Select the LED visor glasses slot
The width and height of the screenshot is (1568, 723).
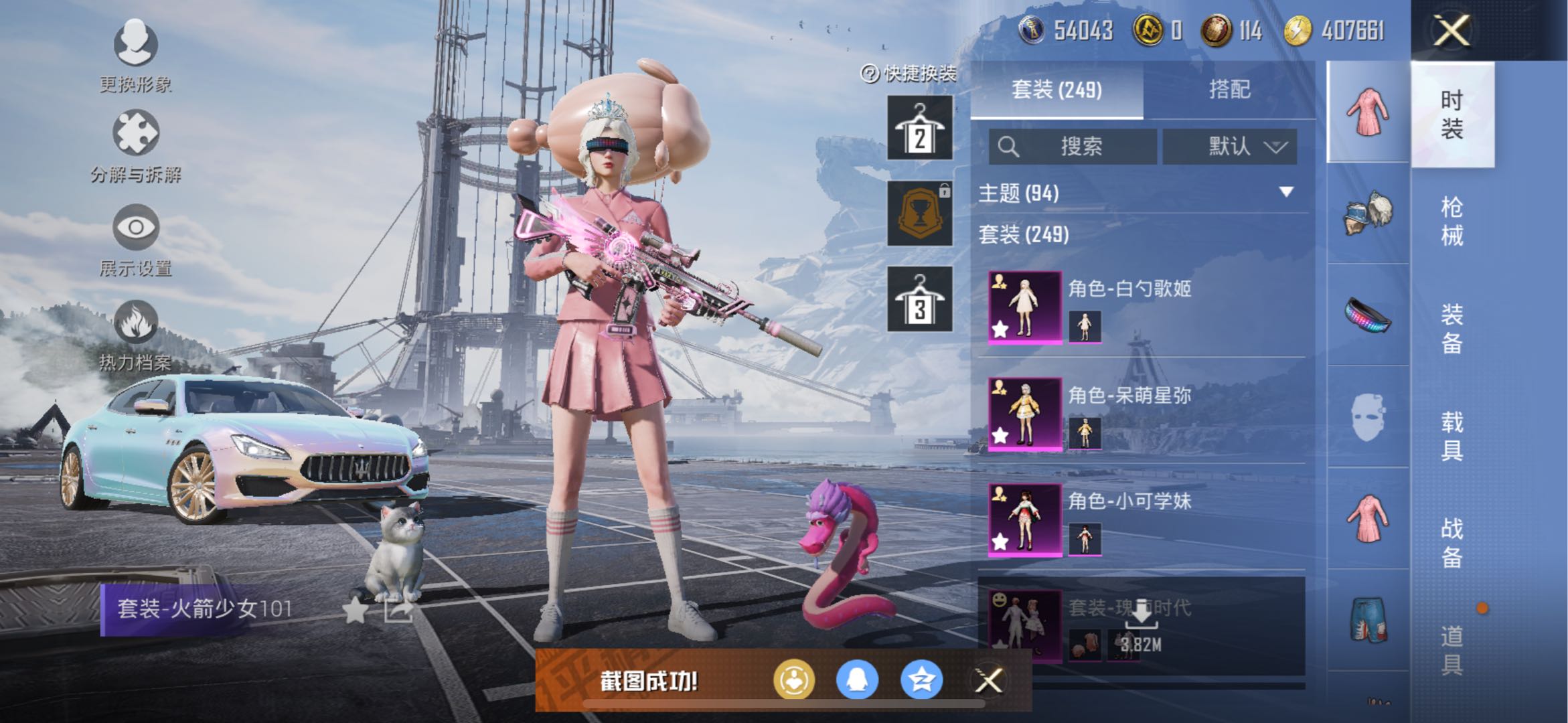pyautogui.click(x=1368, y=315)
